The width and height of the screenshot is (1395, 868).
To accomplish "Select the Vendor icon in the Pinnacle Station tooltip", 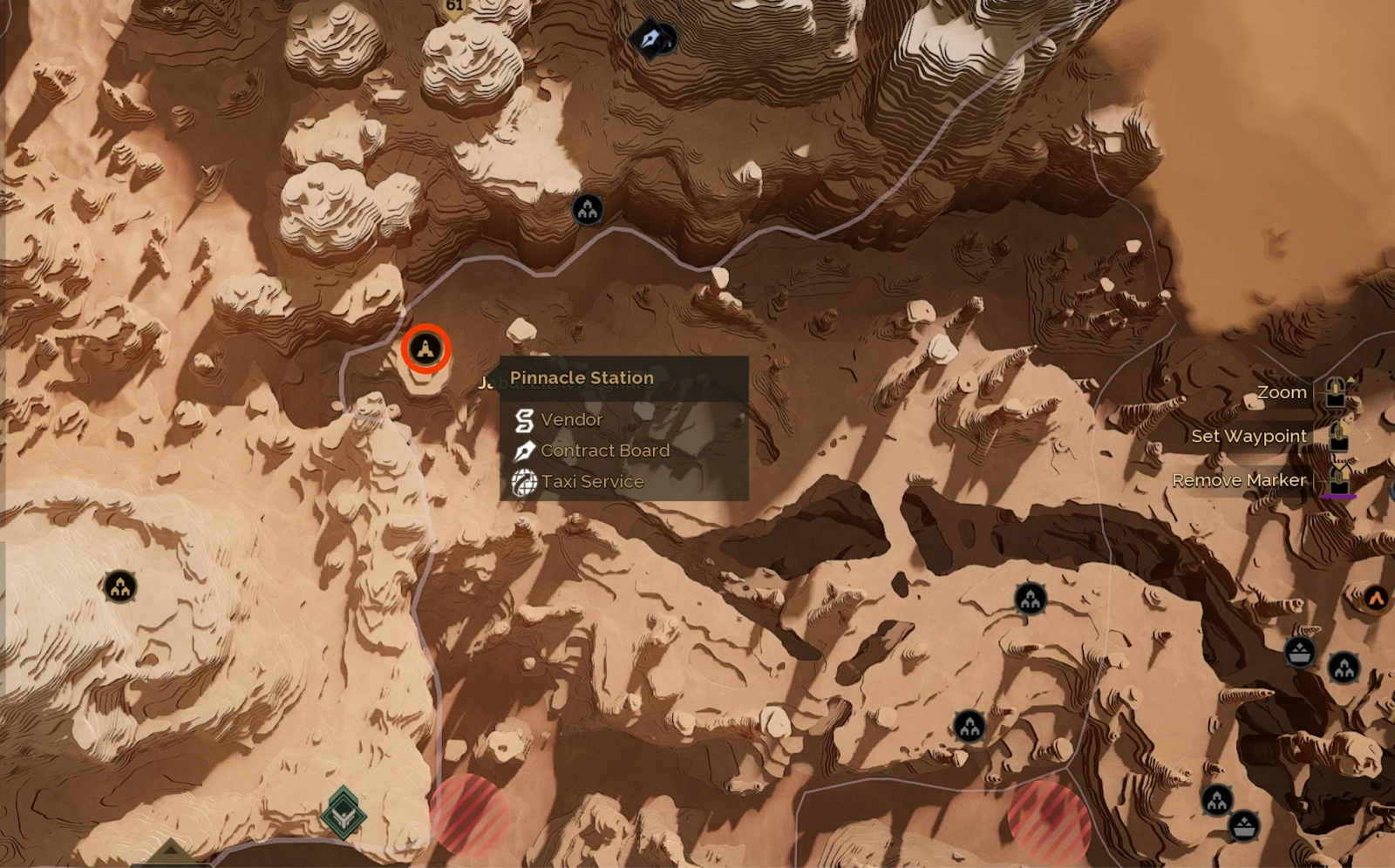I will [x=524, y=419].
